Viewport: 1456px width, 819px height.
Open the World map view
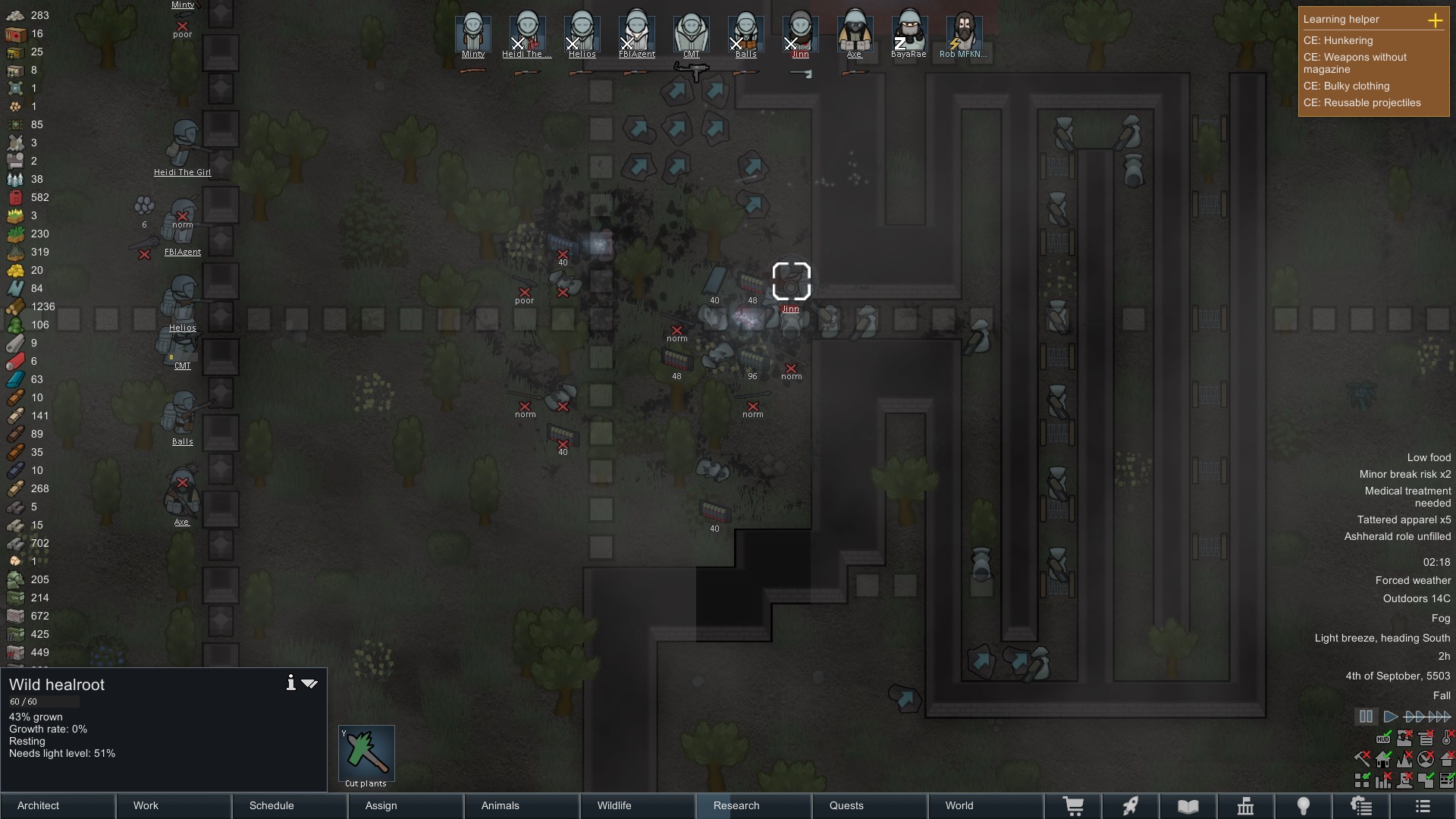pyautogui.click(x=985, y=805)
